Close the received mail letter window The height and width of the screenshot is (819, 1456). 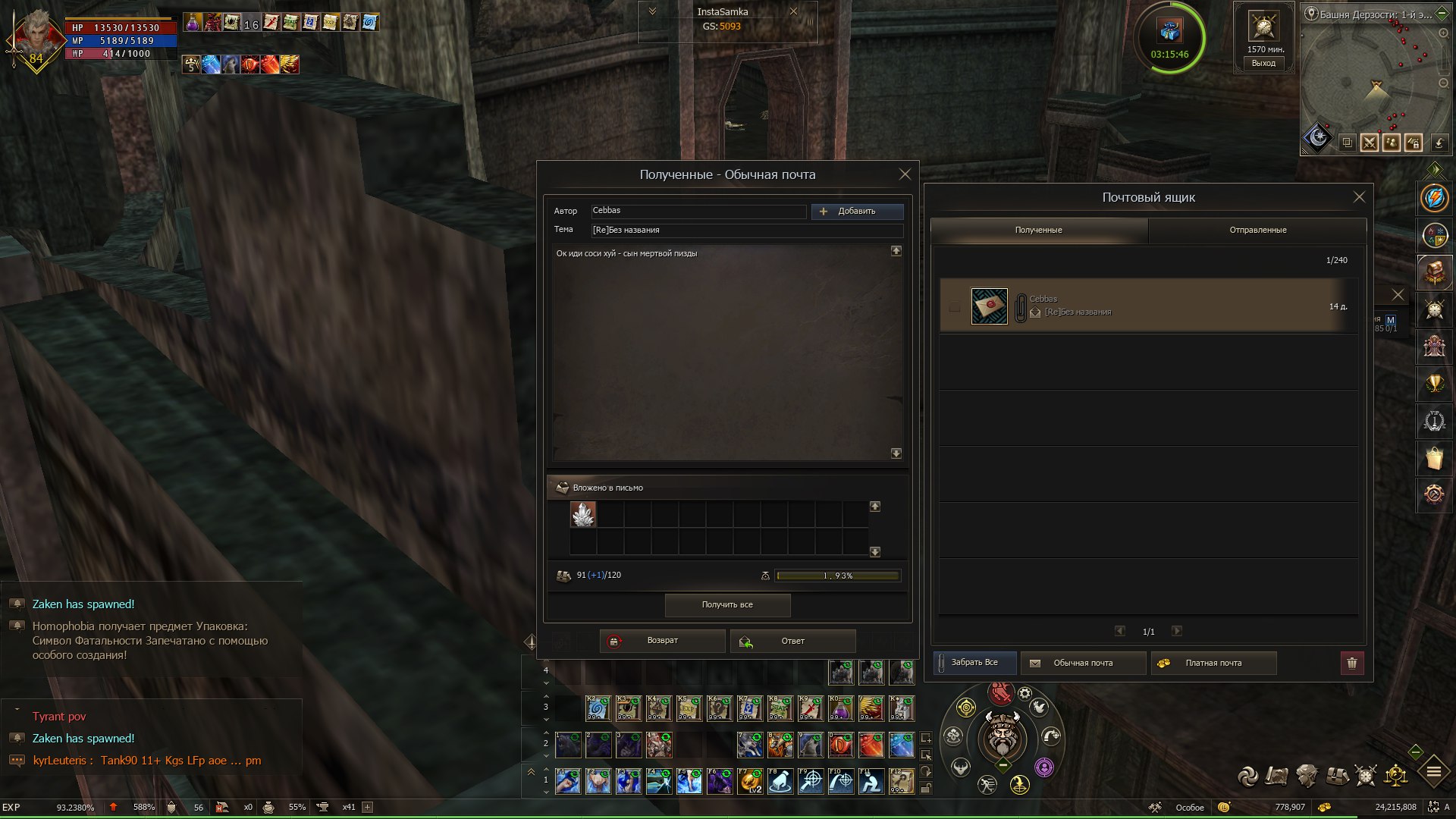pyautogui.click(x=905, y=174)
